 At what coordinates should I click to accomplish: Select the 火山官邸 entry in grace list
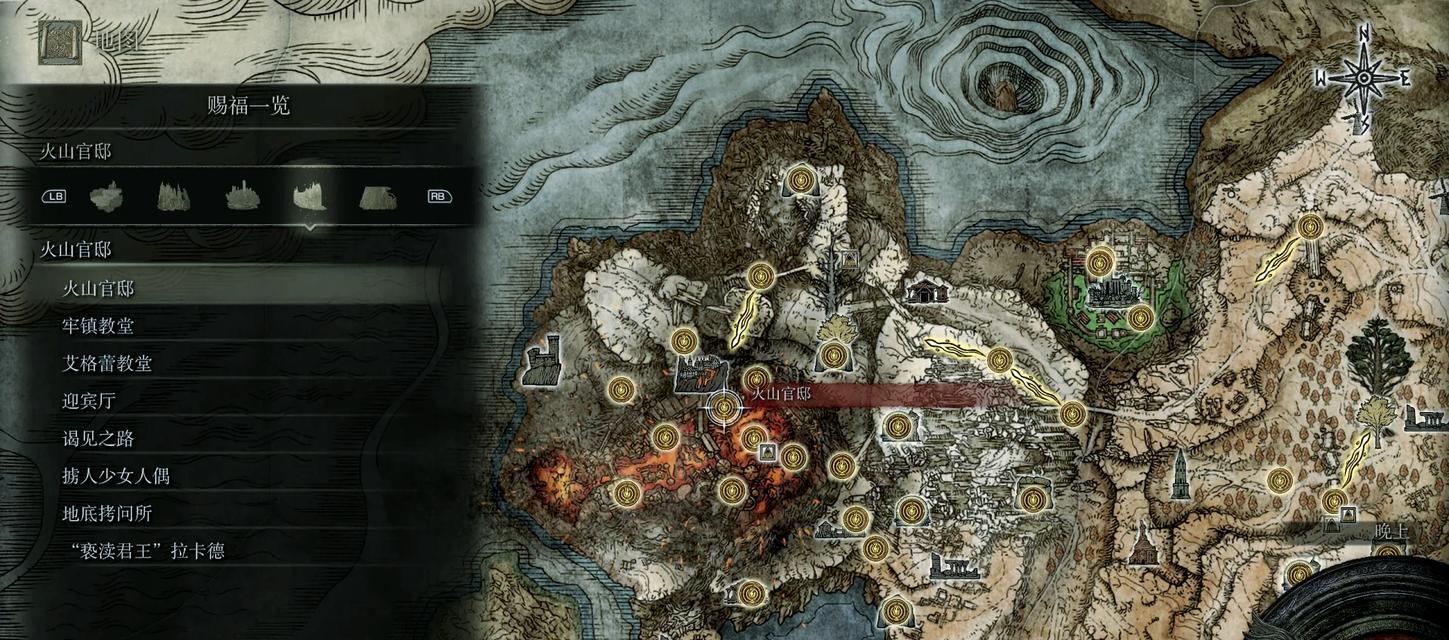coord(98,289)
